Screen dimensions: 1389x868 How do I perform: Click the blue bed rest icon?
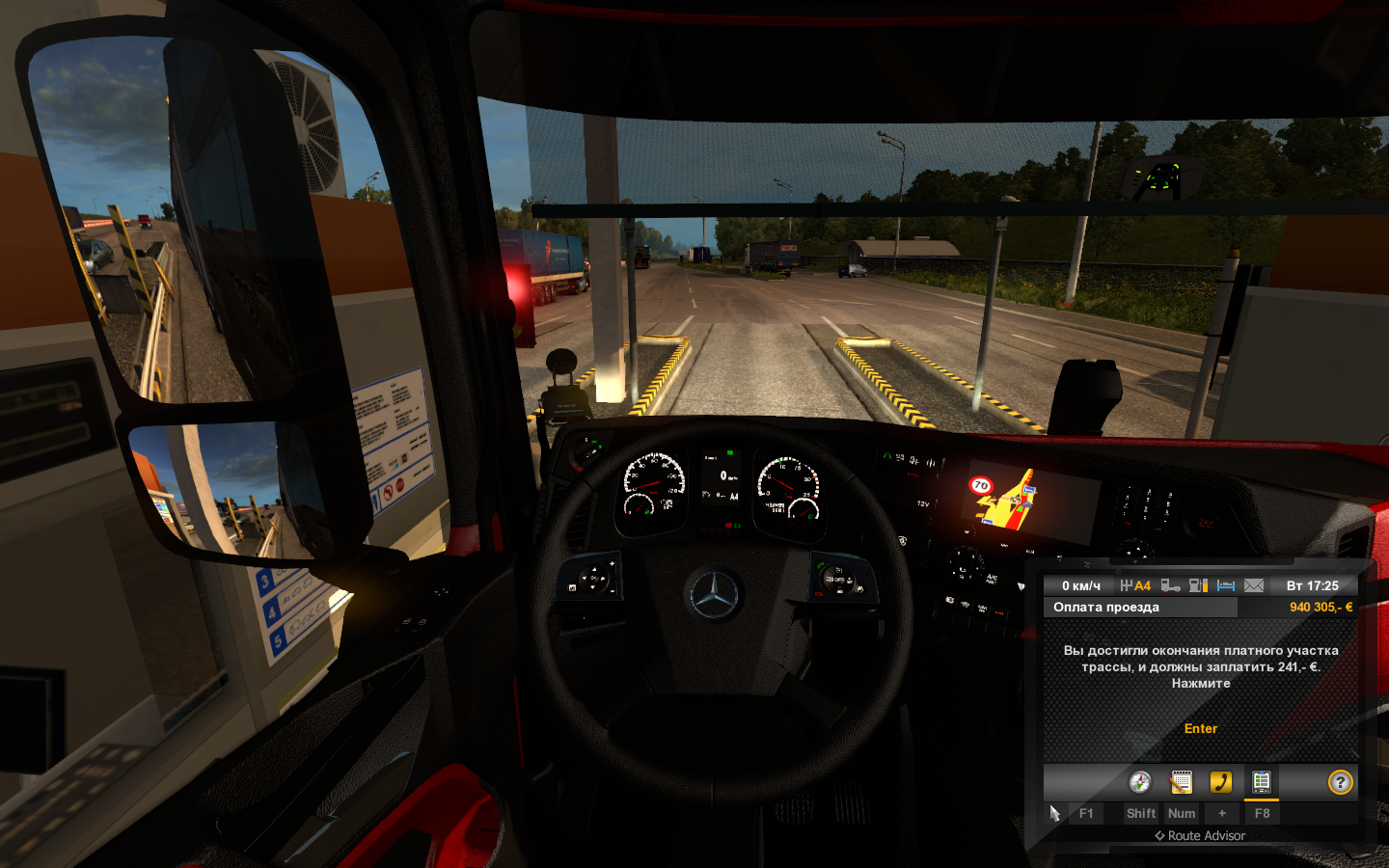point(1226,585)
